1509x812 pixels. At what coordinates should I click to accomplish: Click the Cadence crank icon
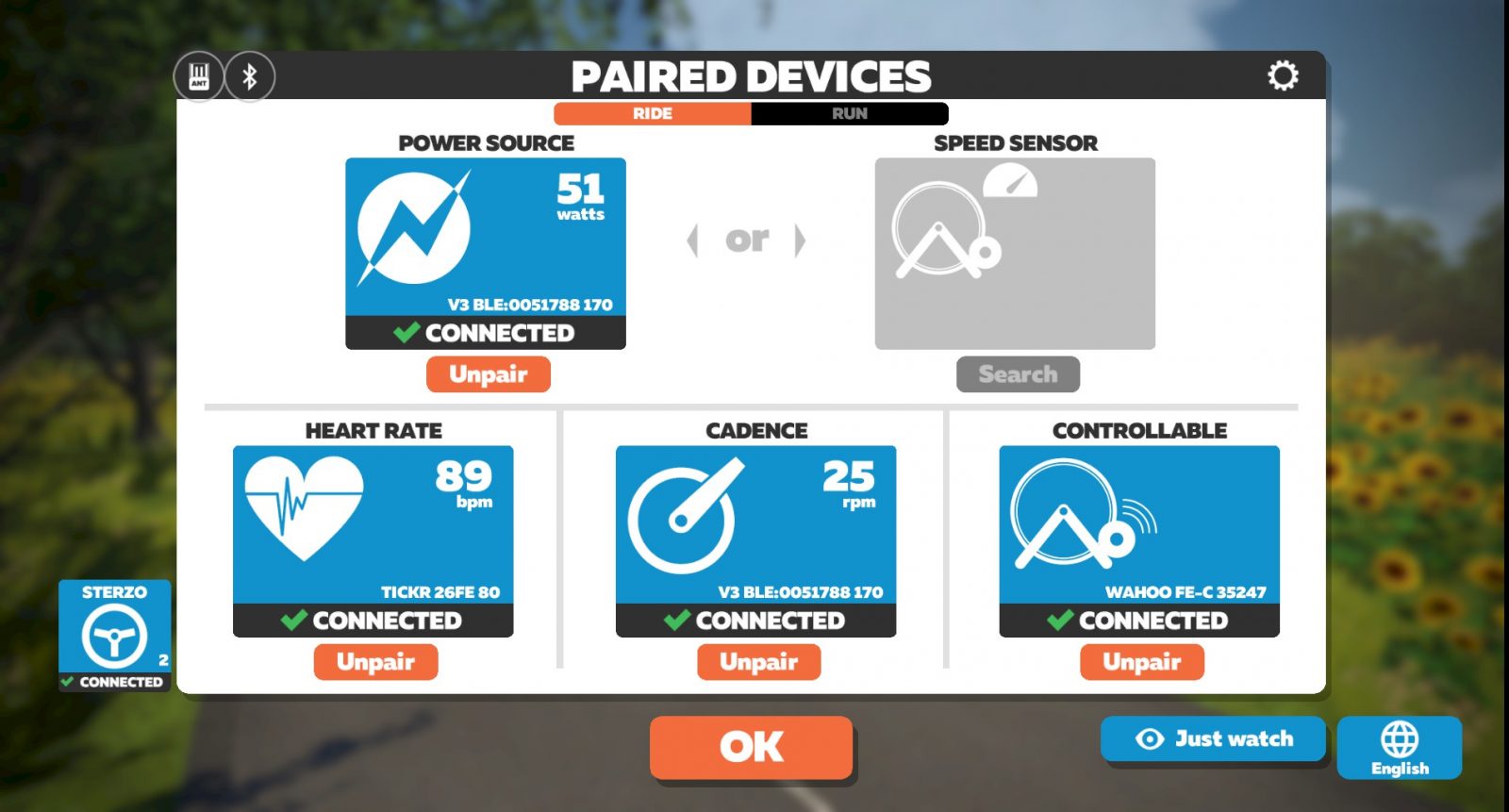[688, 519]
